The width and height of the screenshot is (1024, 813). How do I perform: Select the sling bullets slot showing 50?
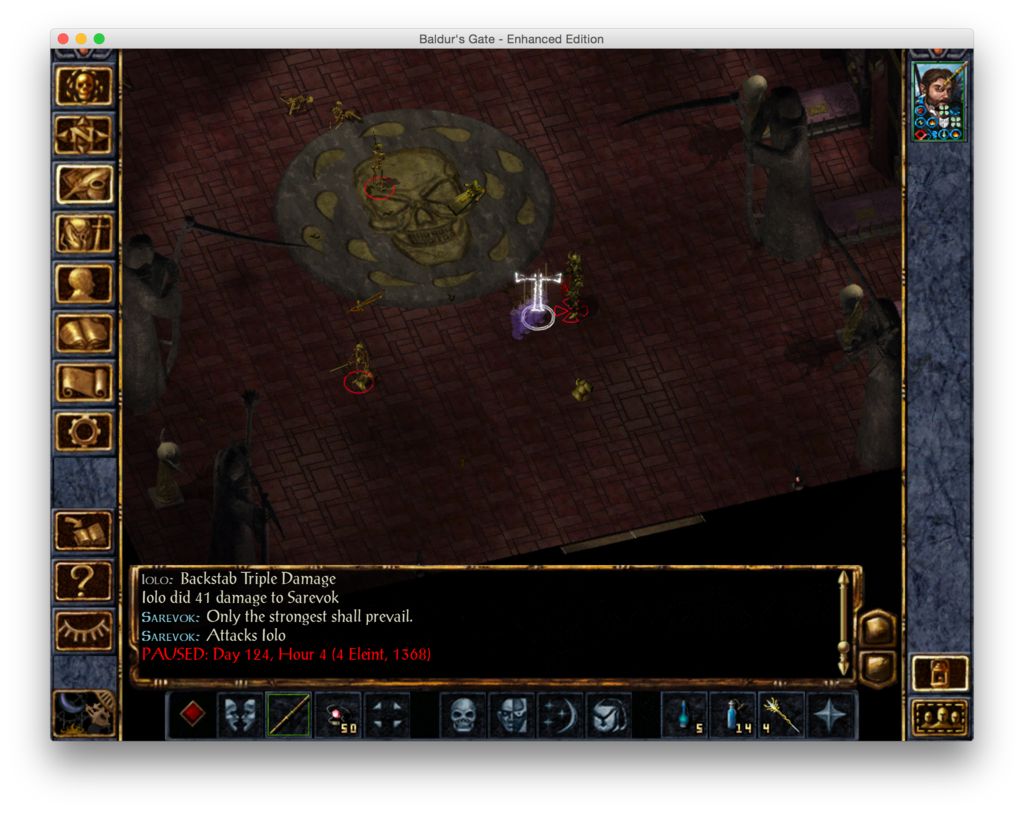[338, 715]
